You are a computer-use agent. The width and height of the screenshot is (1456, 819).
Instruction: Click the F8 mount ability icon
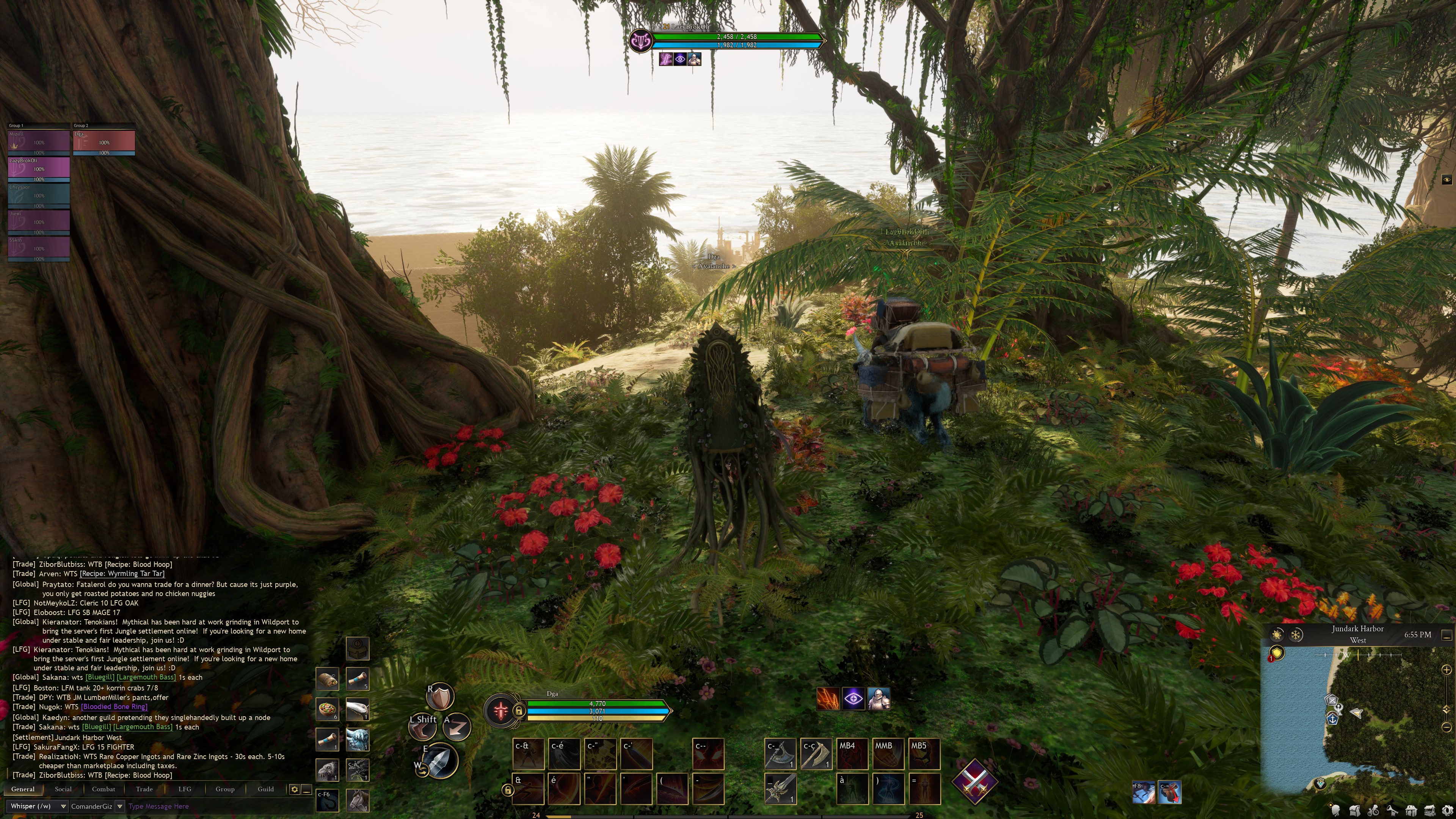point(1142,792)
